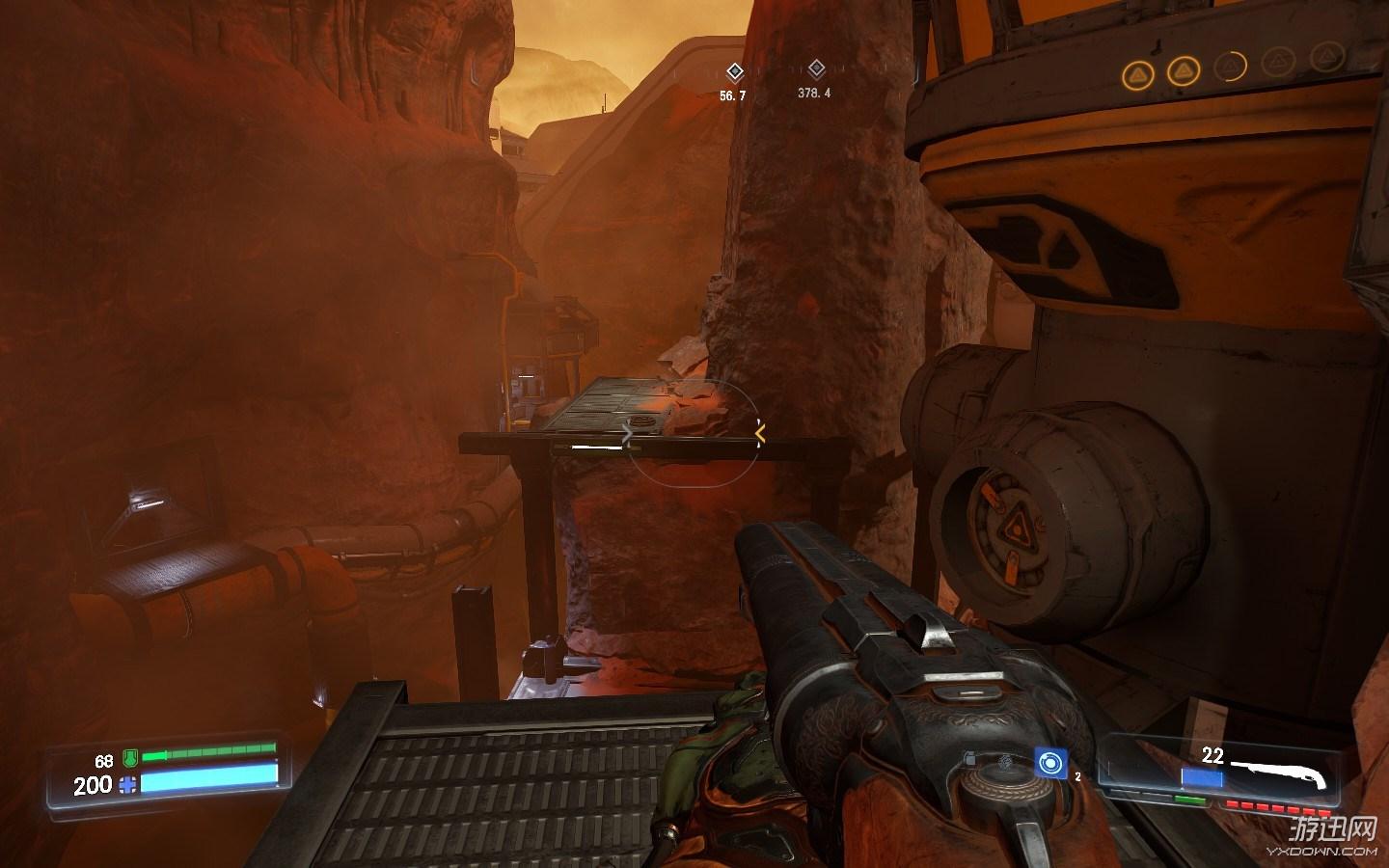Image resolution: width=1389 pixels, height=868 pixels.
Task: Select the blue circular equipment item icon
Action: pos(1049,763)
